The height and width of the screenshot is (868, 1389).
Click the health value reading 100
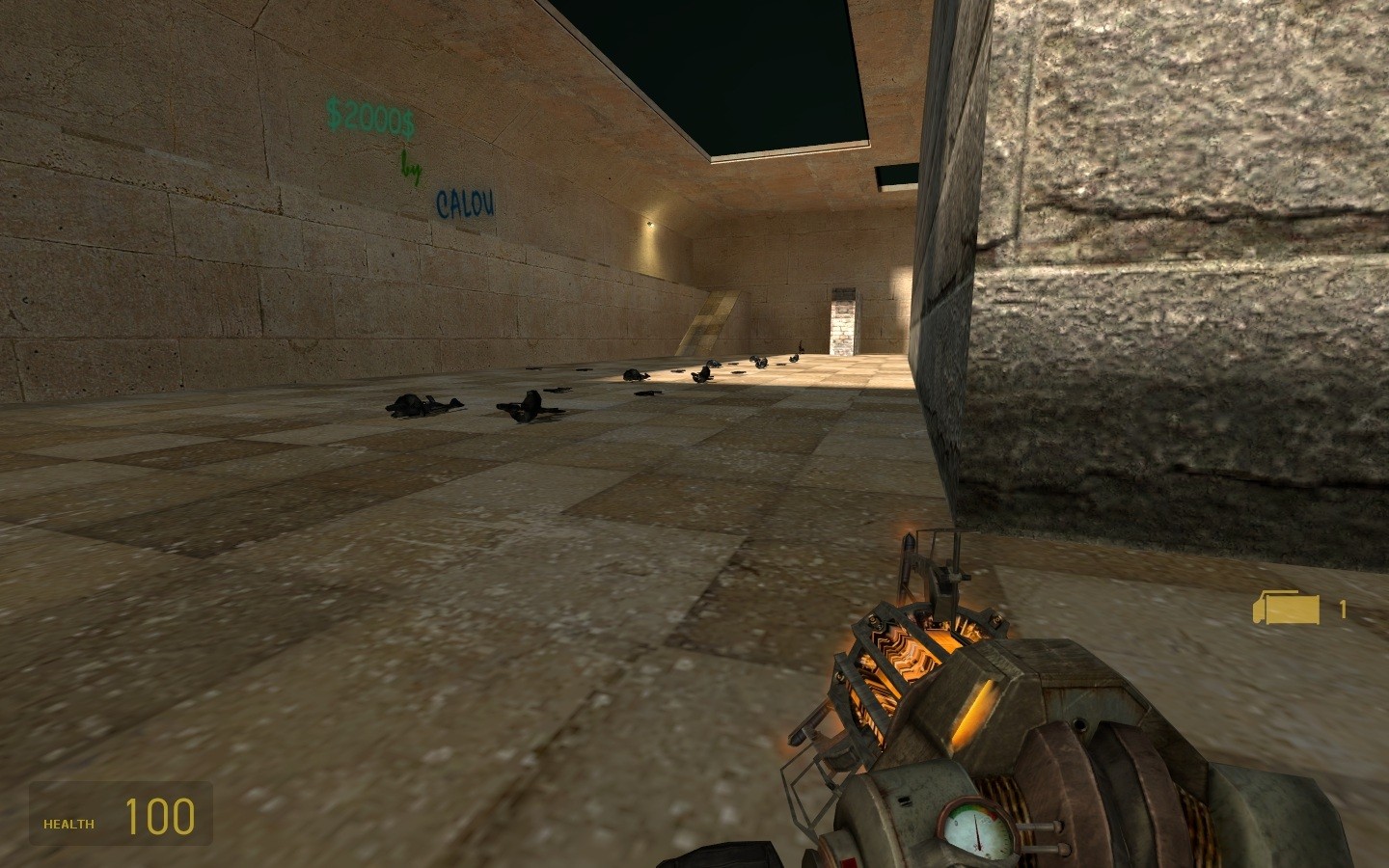(x=159, y=817)
